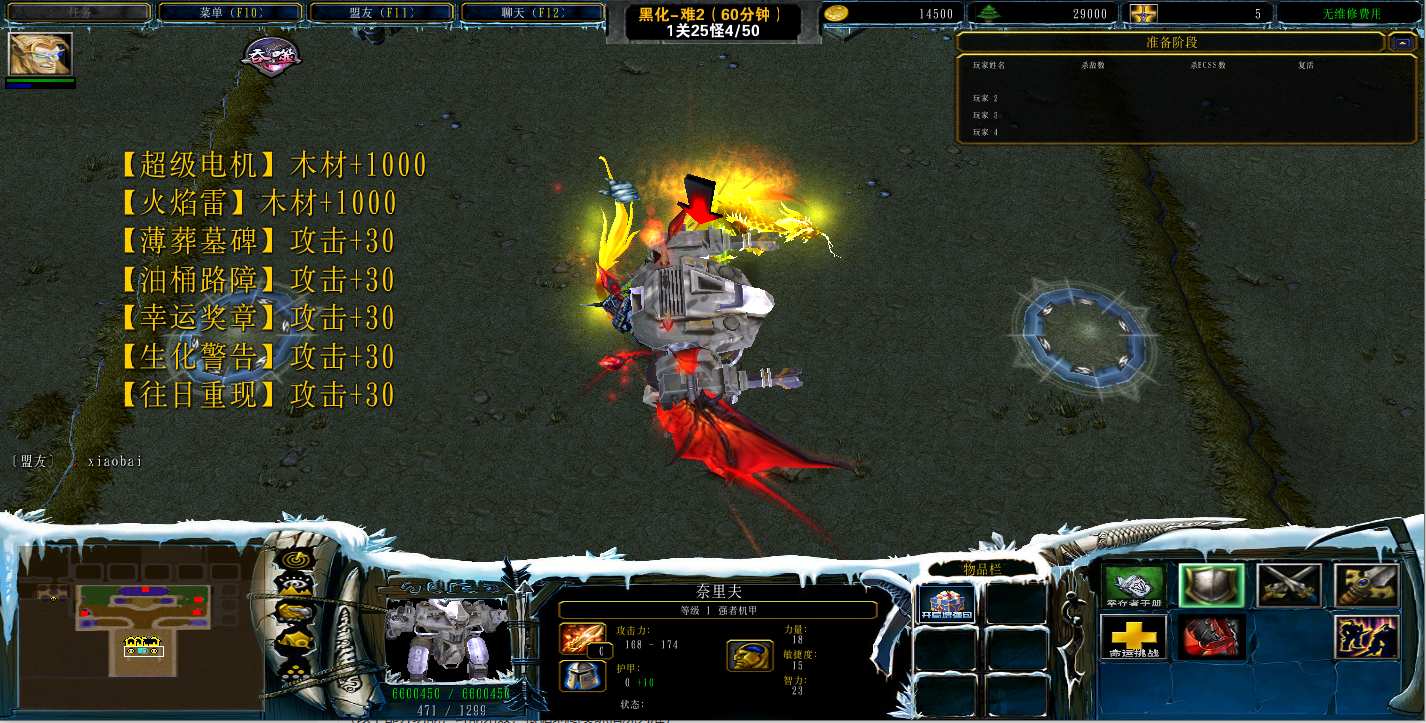This screenshot has width=1426, height=723.
Task: Click the attack damage flaming sword icon
Action: [x=582, y=638]
